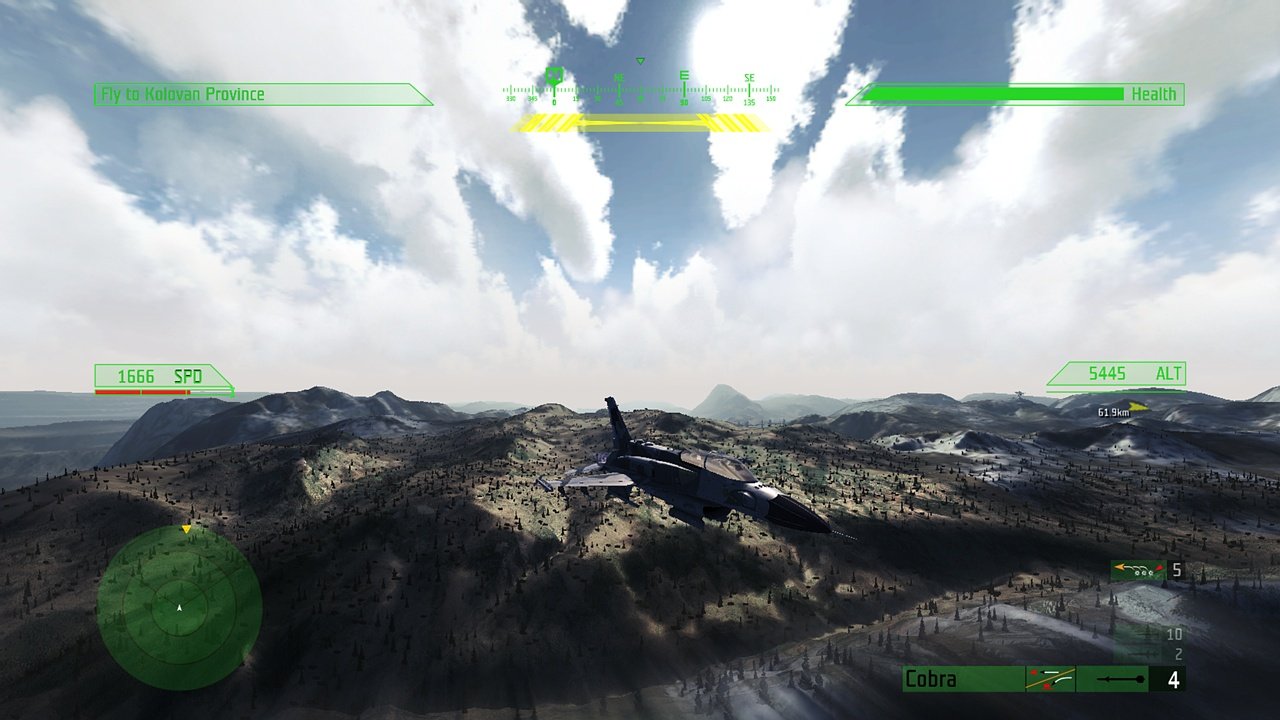Screen dimensions: 1280x720
Task: Toggle the Health bar display
Action: point(1022,94)
